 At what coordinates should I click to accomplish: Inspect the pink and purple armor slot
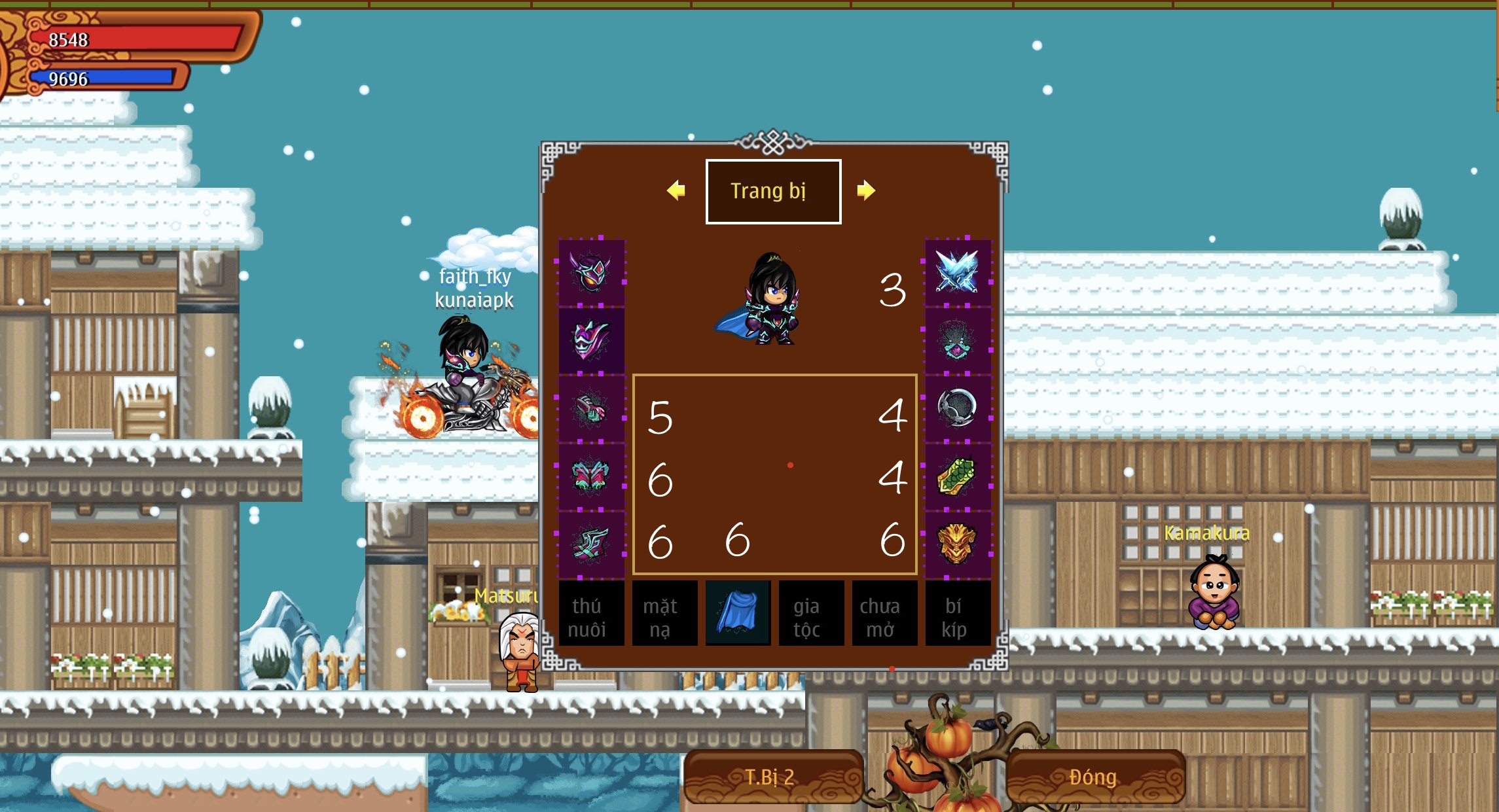(591, 340)
